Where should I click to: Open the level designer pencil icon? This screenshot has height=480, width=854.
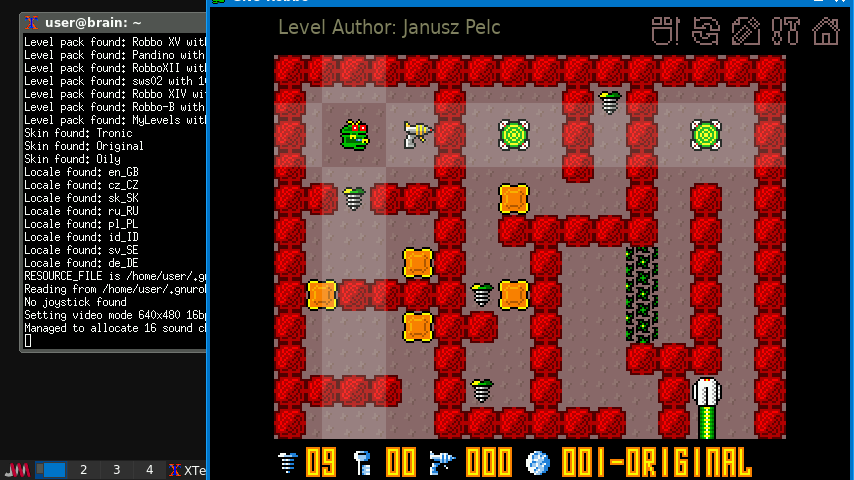pyautogui.click(x=746, y=31)
